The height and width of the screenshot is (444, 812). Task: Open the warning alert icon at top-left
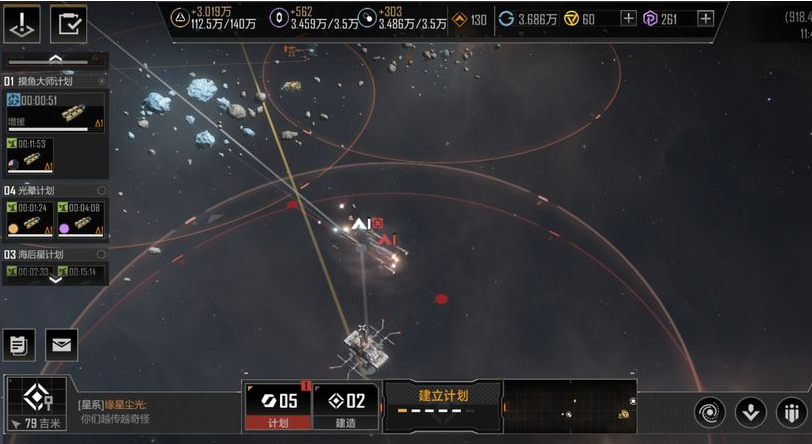tap(23, 24)
